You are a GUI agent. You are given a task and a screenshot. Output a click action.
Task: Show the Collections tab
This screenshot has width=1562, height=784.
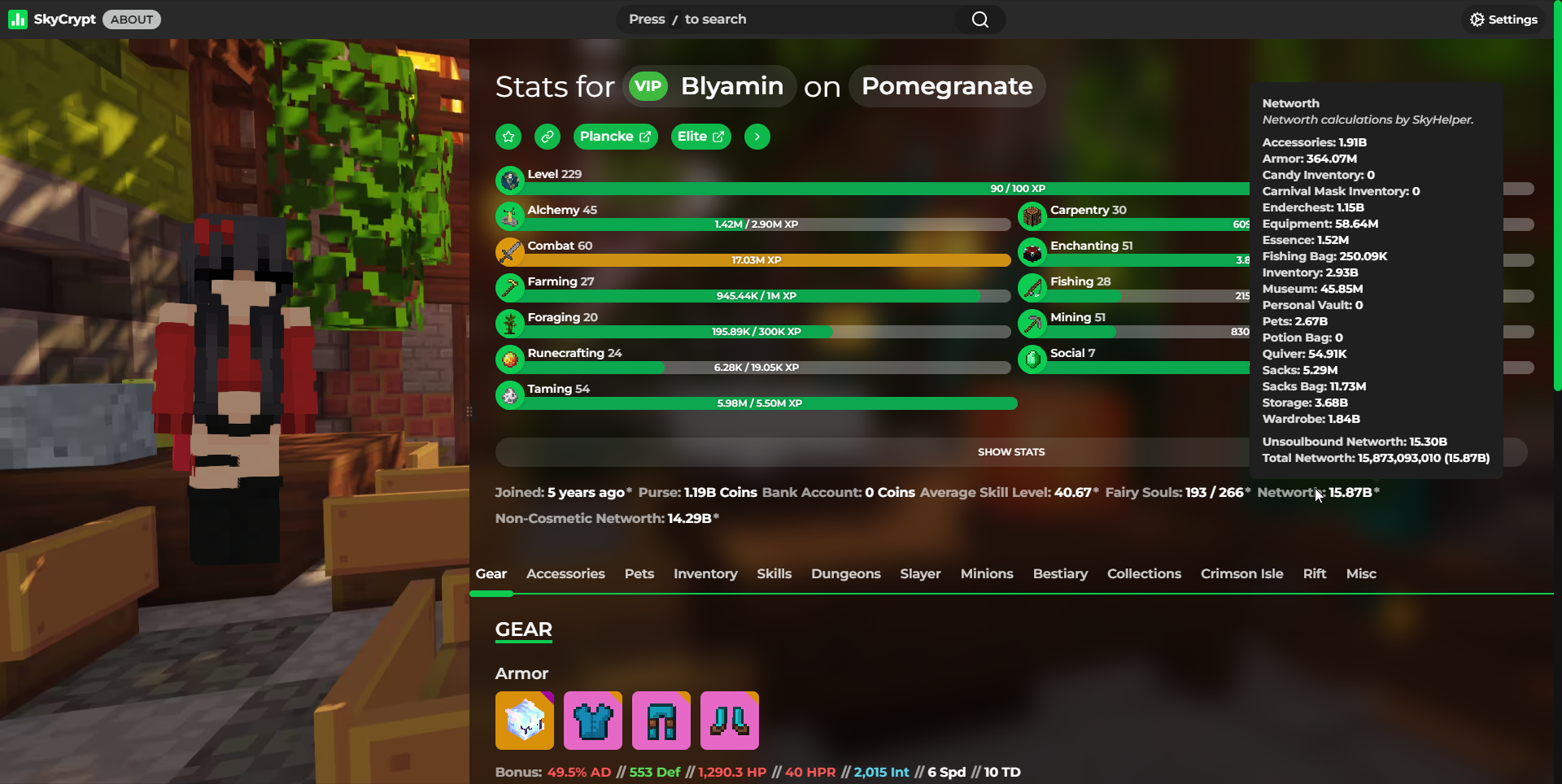[x=1144, y=574]
